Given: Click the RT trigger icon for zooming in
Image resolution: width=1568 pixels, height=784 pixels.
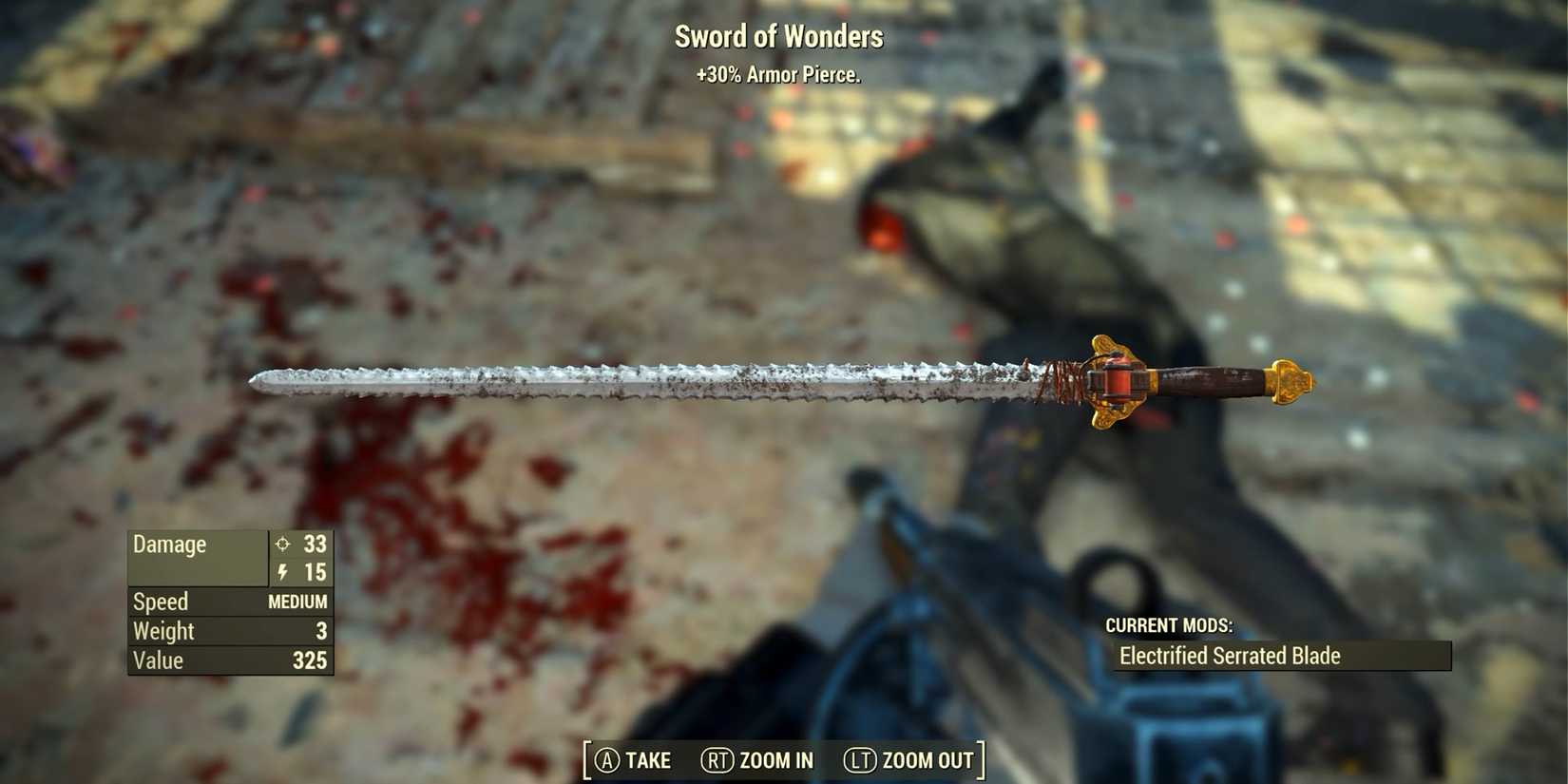Looking at the screenshot, I should pos(717,760).
